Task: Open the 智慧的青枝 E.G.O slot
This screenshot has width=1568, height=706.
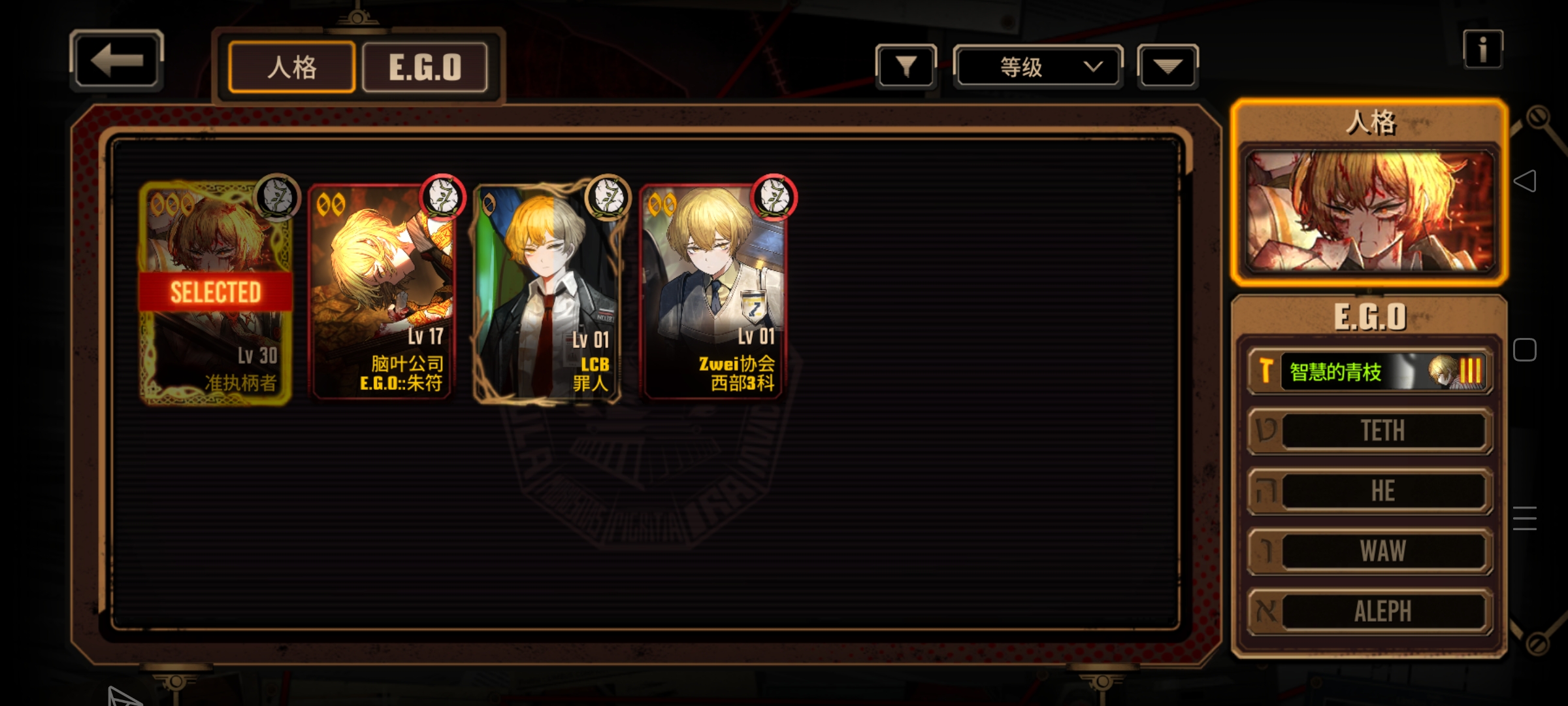Action: [1370, 371]
